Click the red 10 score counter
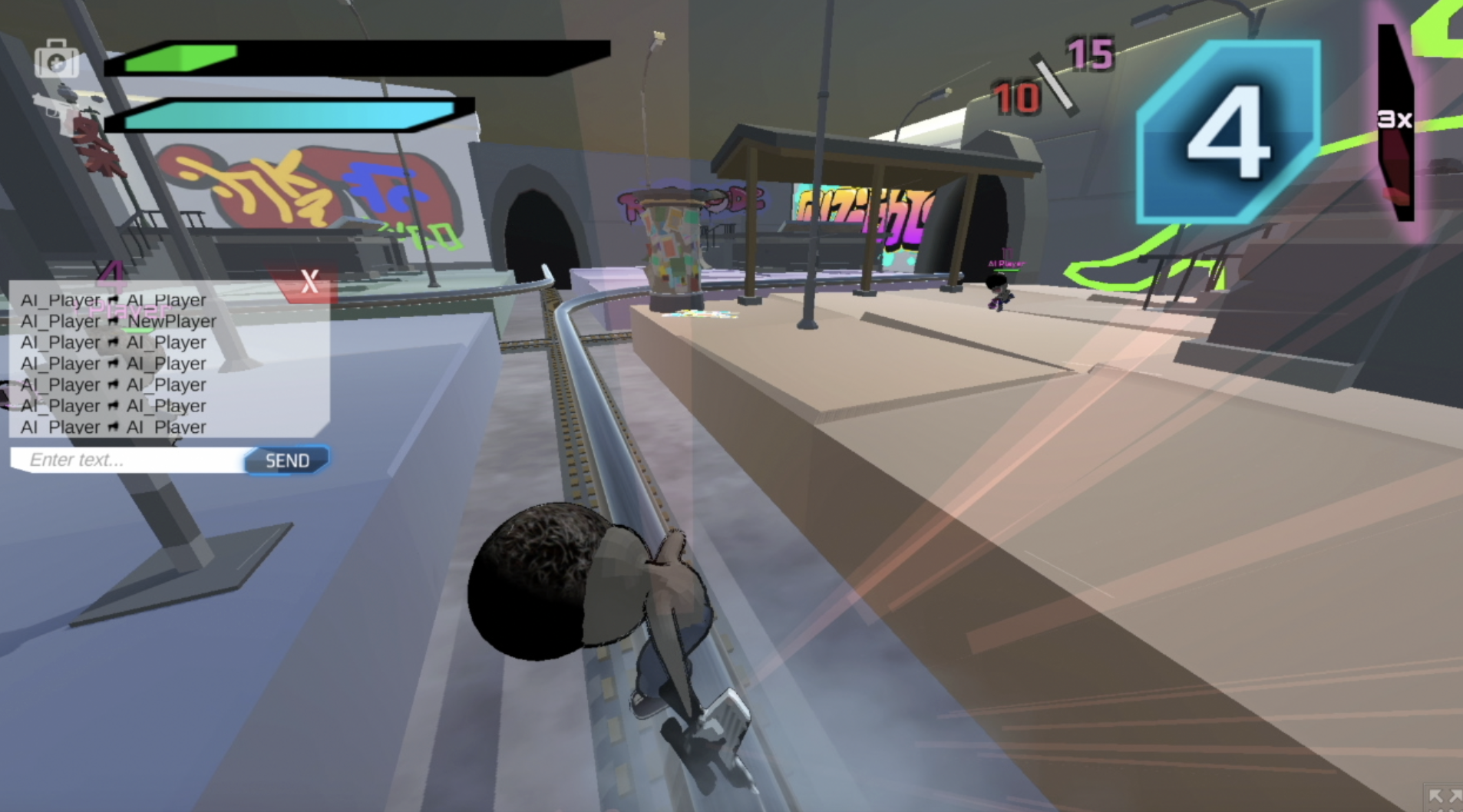The height and width of the screenshot is (812, 1463). click(x=1016, y=98)
